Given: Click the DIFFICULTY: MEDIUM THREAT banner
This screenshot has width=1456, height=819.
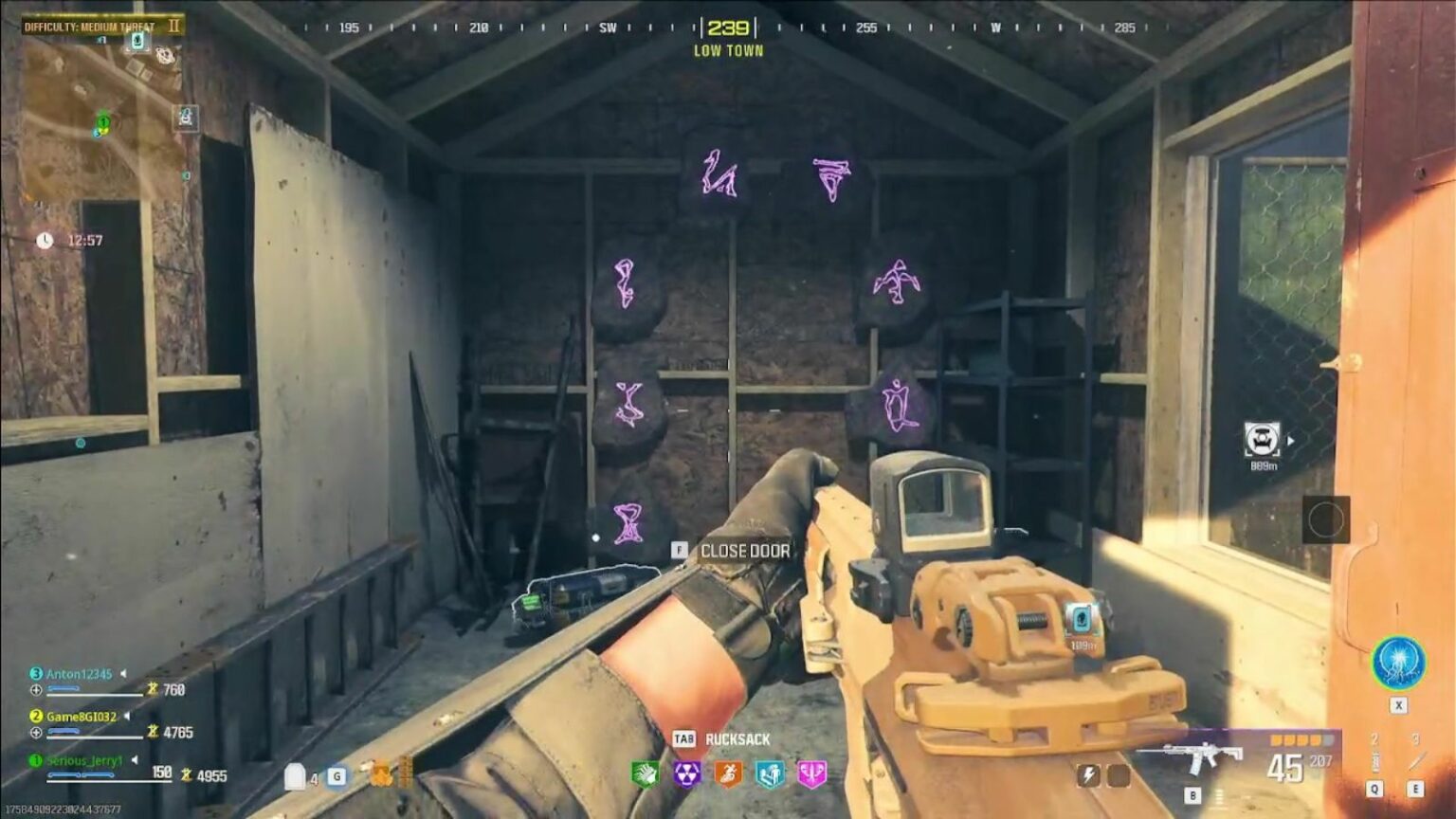Looking at the screenshot, I should pyautogui.click(x=90, y=27).
